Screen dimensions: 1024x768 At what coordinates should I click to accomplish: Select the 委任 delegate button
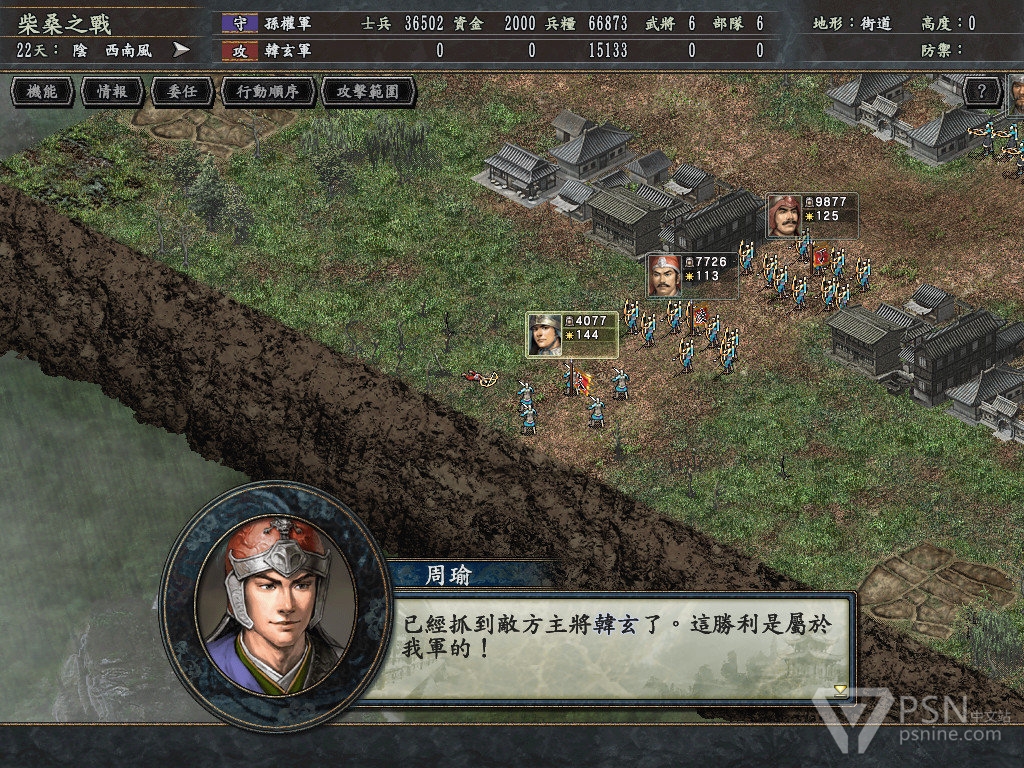(x=182, y=92)
